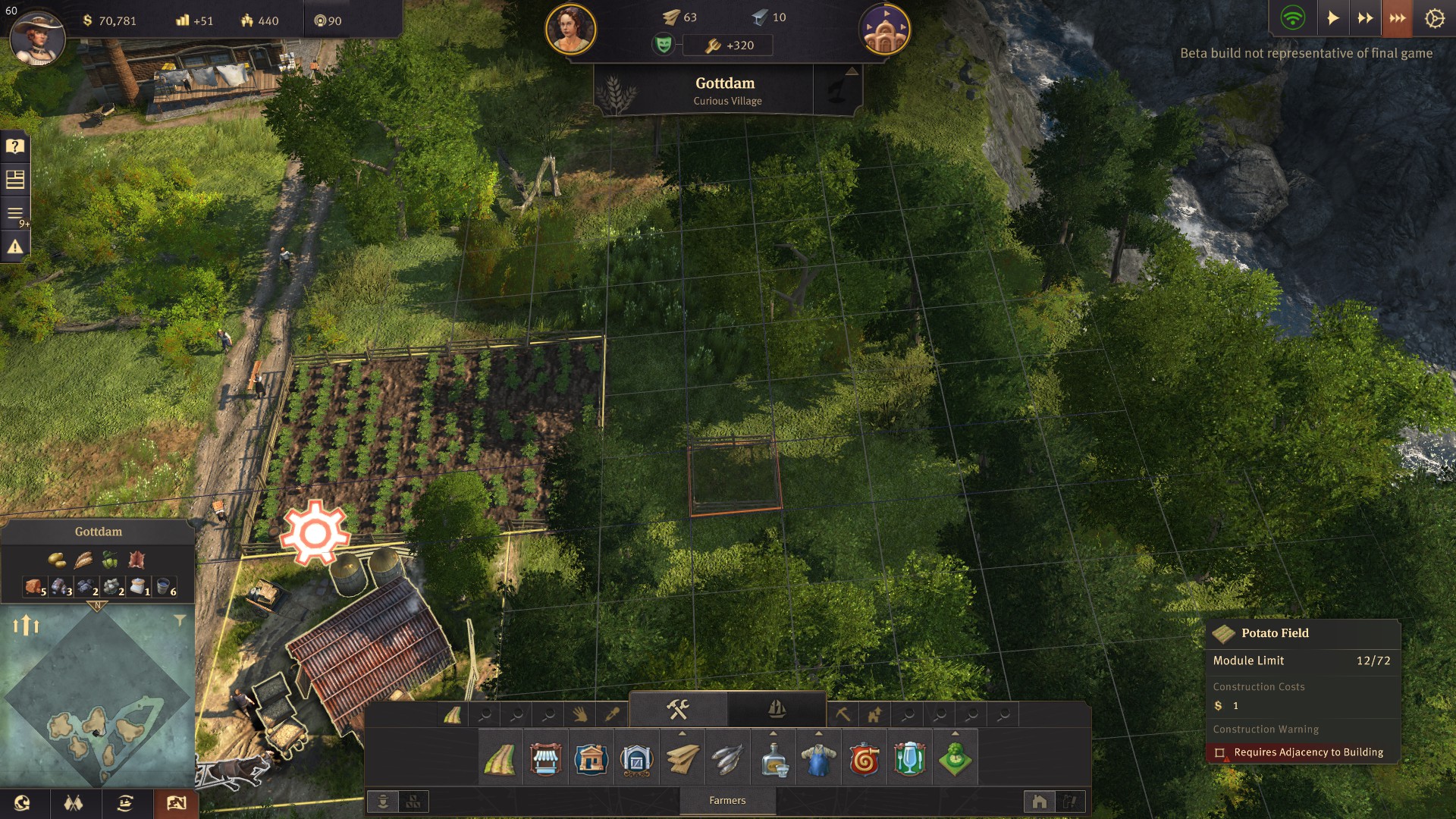Screen dimensions: 1456x819
Task: Open the help question mark panel
Action: [15, 146]
